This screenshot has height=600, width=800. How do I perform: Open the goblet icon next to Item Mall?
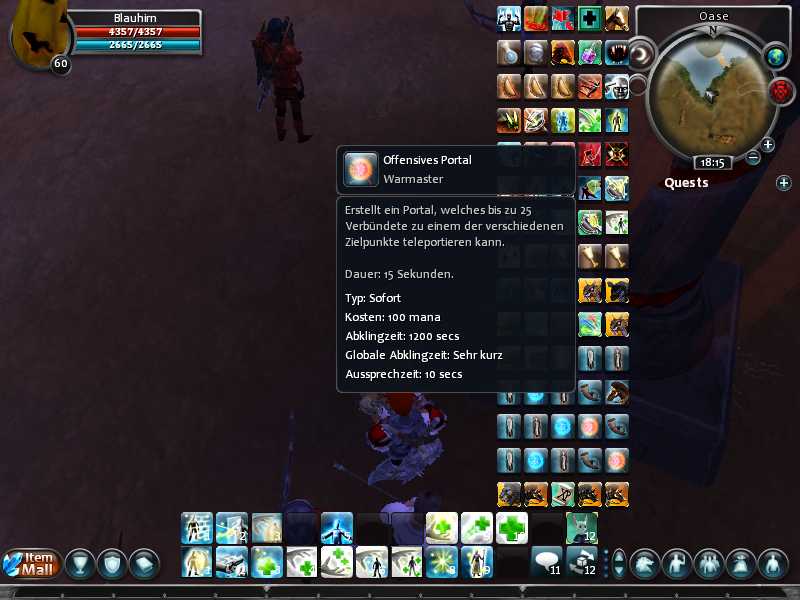[79, 564]
